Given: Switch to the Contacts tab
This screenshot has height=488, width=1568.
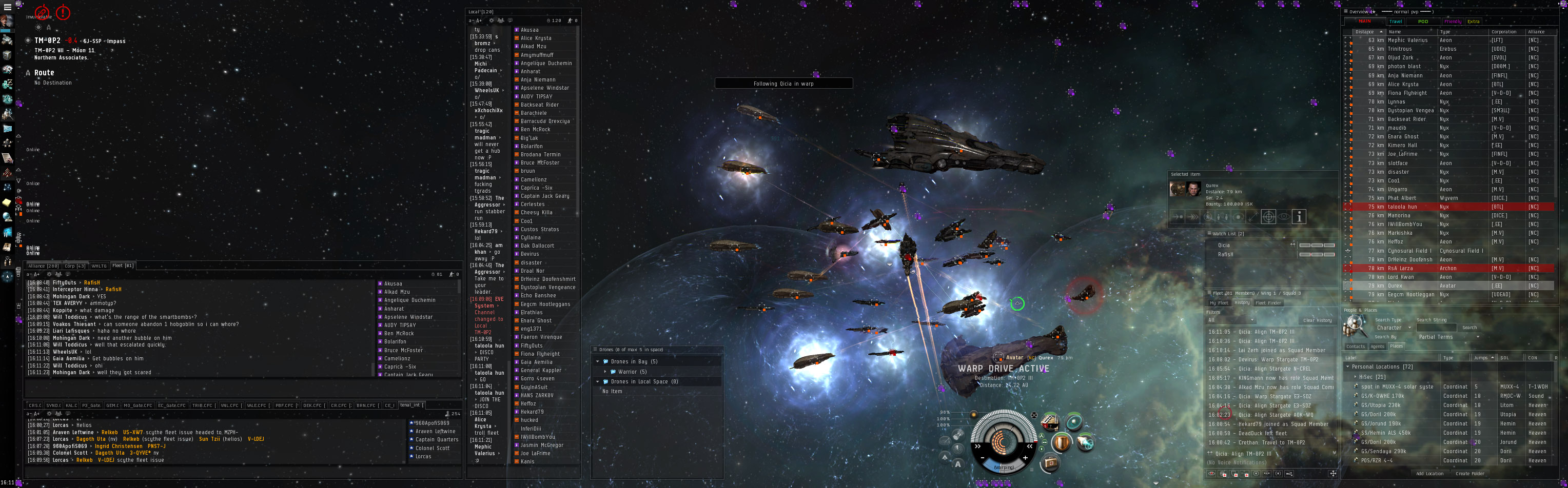Looking at the screenshot, I should tap(1356, 346).
